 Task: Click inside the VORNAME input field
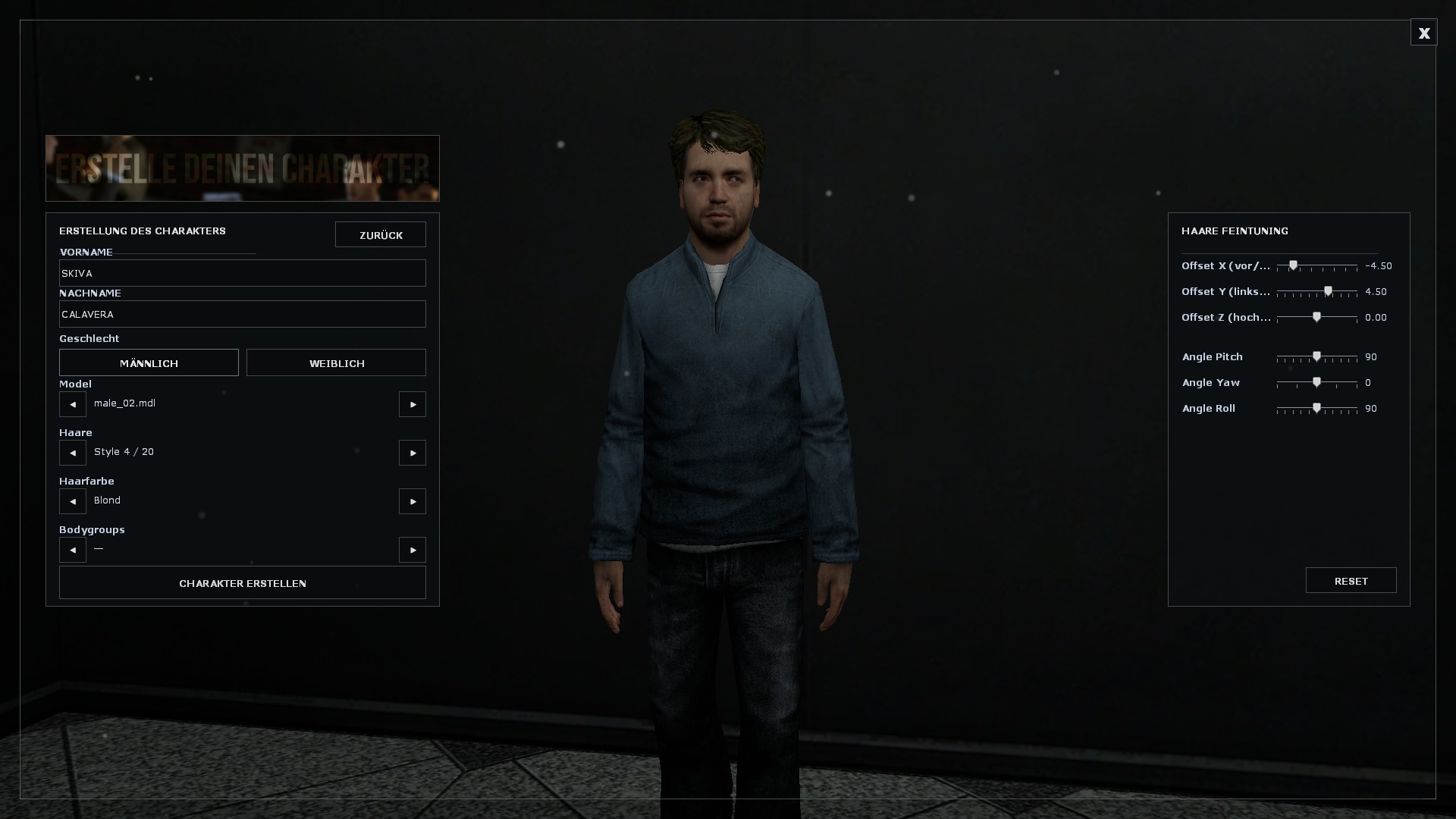pyautogui.click(x=243, y=273)
